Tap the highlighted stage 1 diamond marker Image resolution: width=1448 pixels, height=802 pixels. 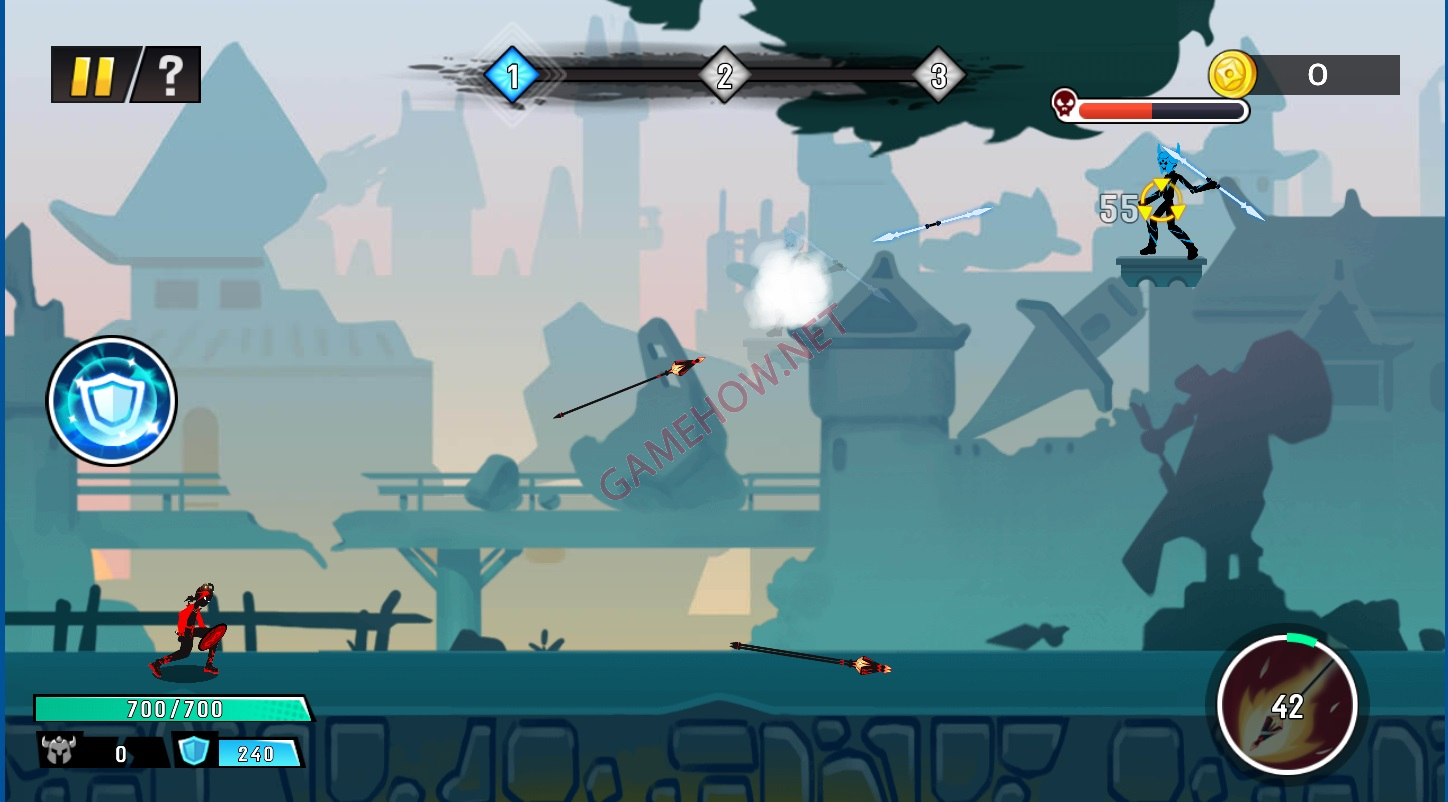(512, 74)
